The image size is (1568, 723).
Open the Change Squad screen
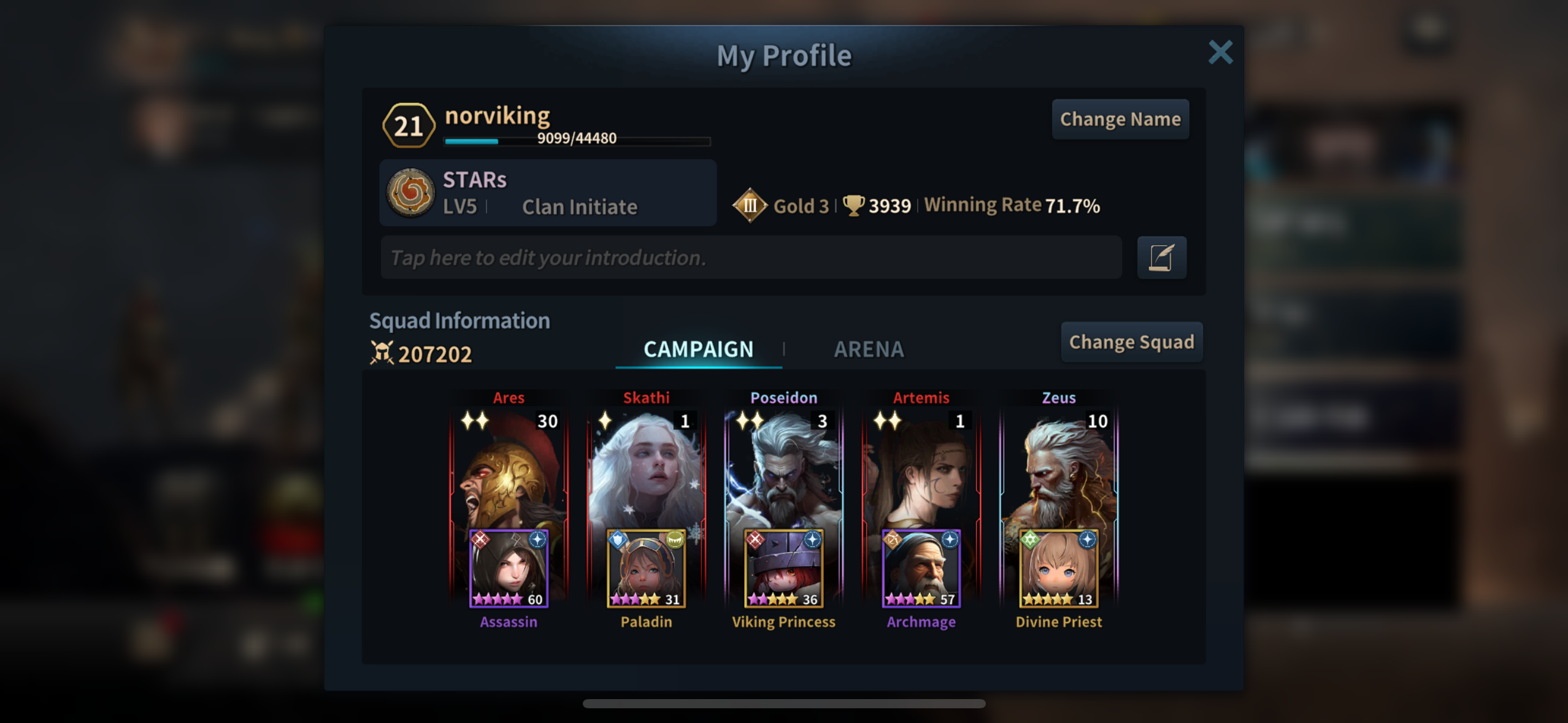coord(1131,342)
